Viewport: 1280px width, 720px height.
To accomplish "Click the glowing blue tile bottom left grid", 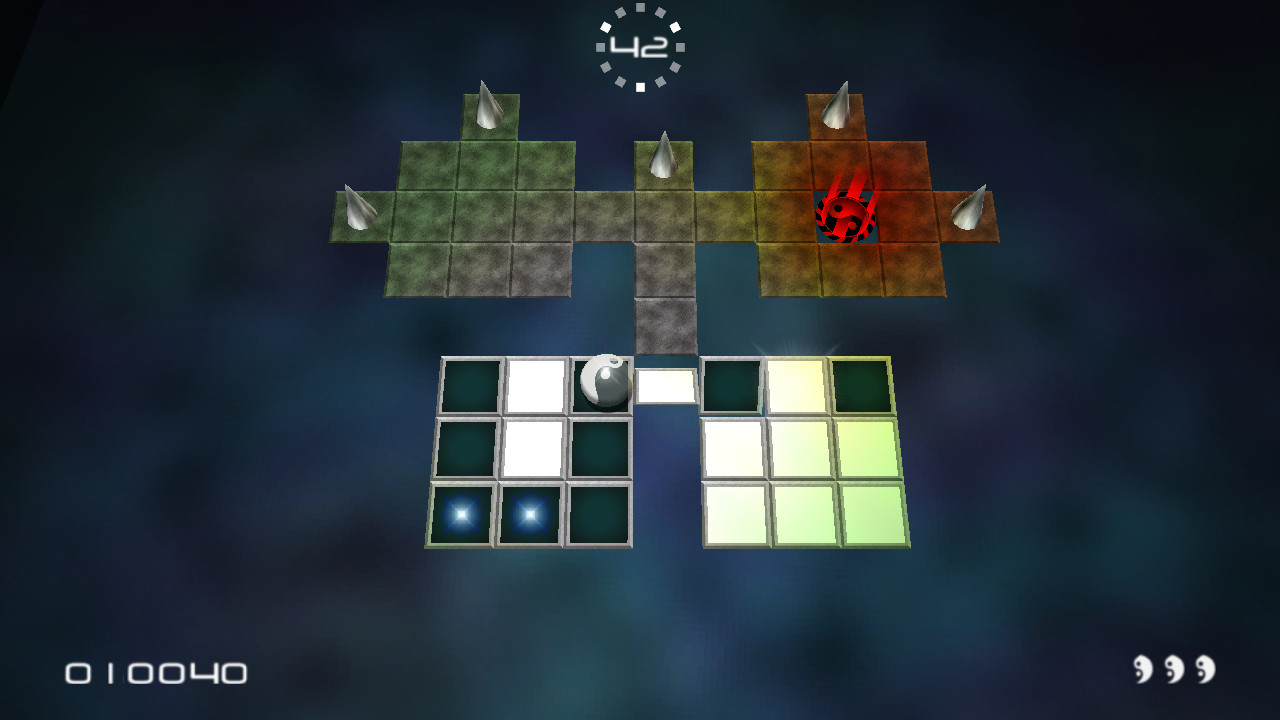I will point(462,515).
